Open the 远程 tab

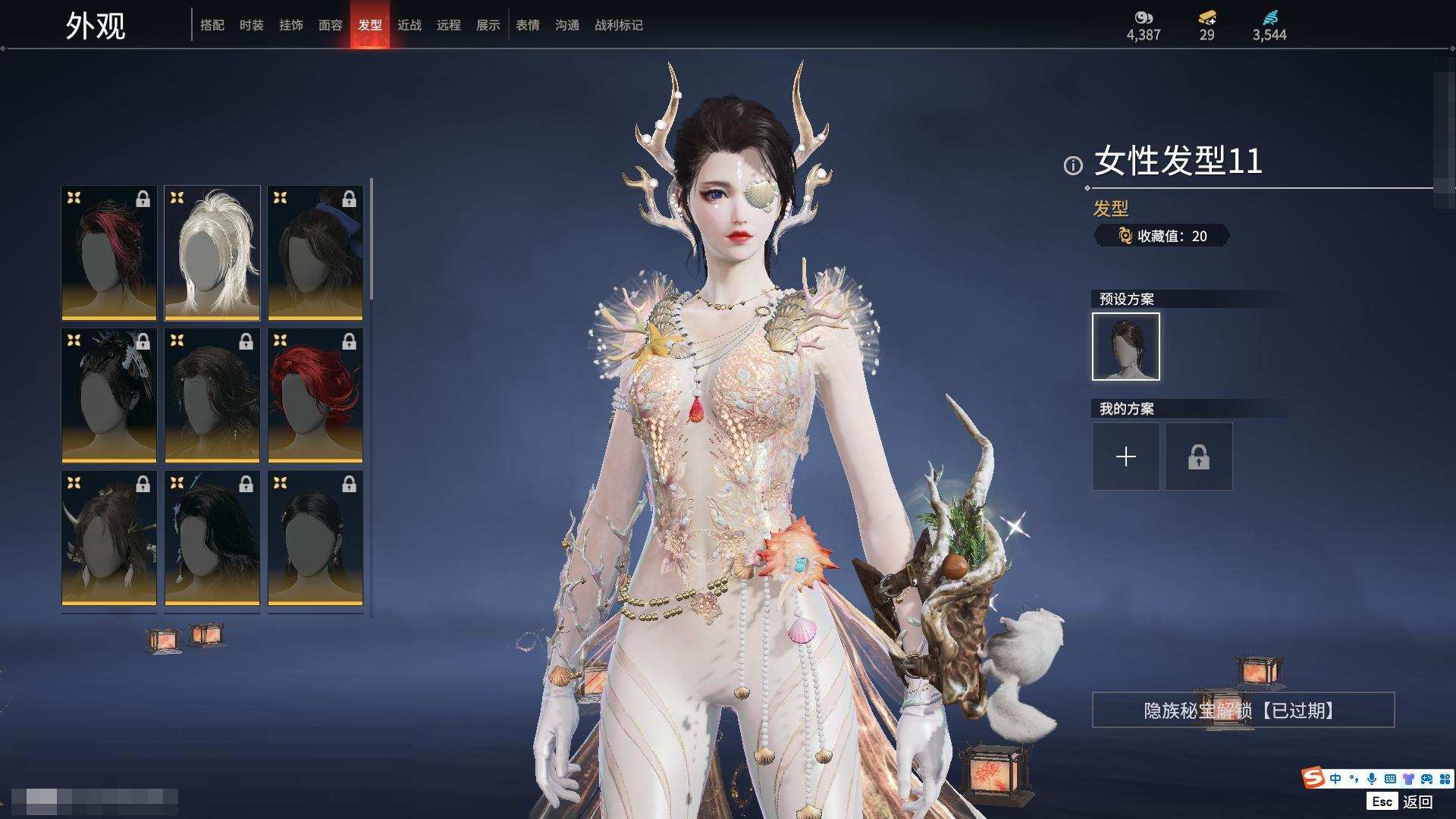click(x=449, y=25)
